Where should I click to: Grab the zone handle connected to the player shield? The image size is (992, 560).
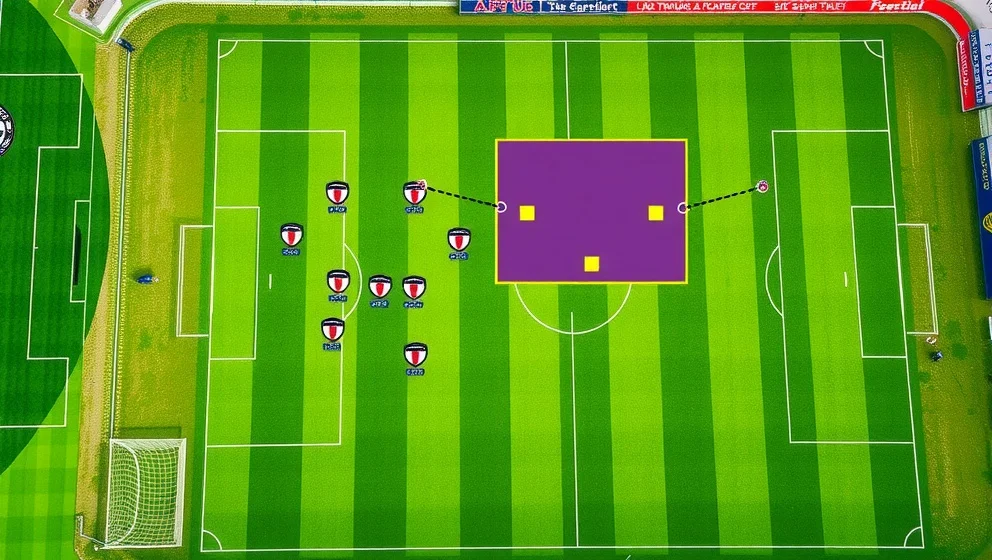501,207
